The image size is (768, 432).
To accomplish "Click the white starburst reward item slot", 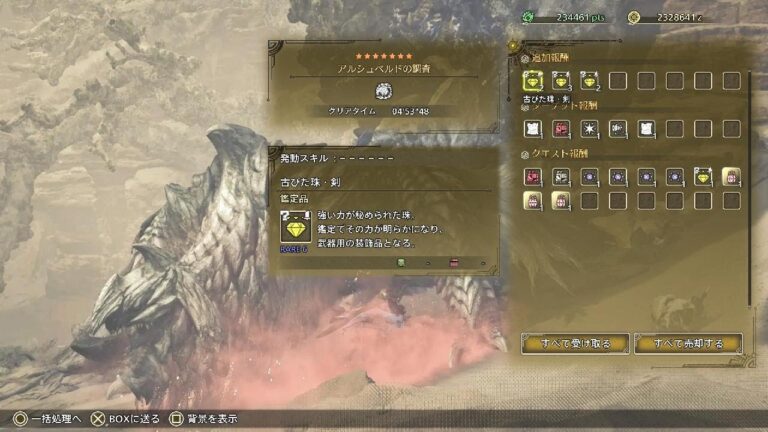I will coord(590,128).
